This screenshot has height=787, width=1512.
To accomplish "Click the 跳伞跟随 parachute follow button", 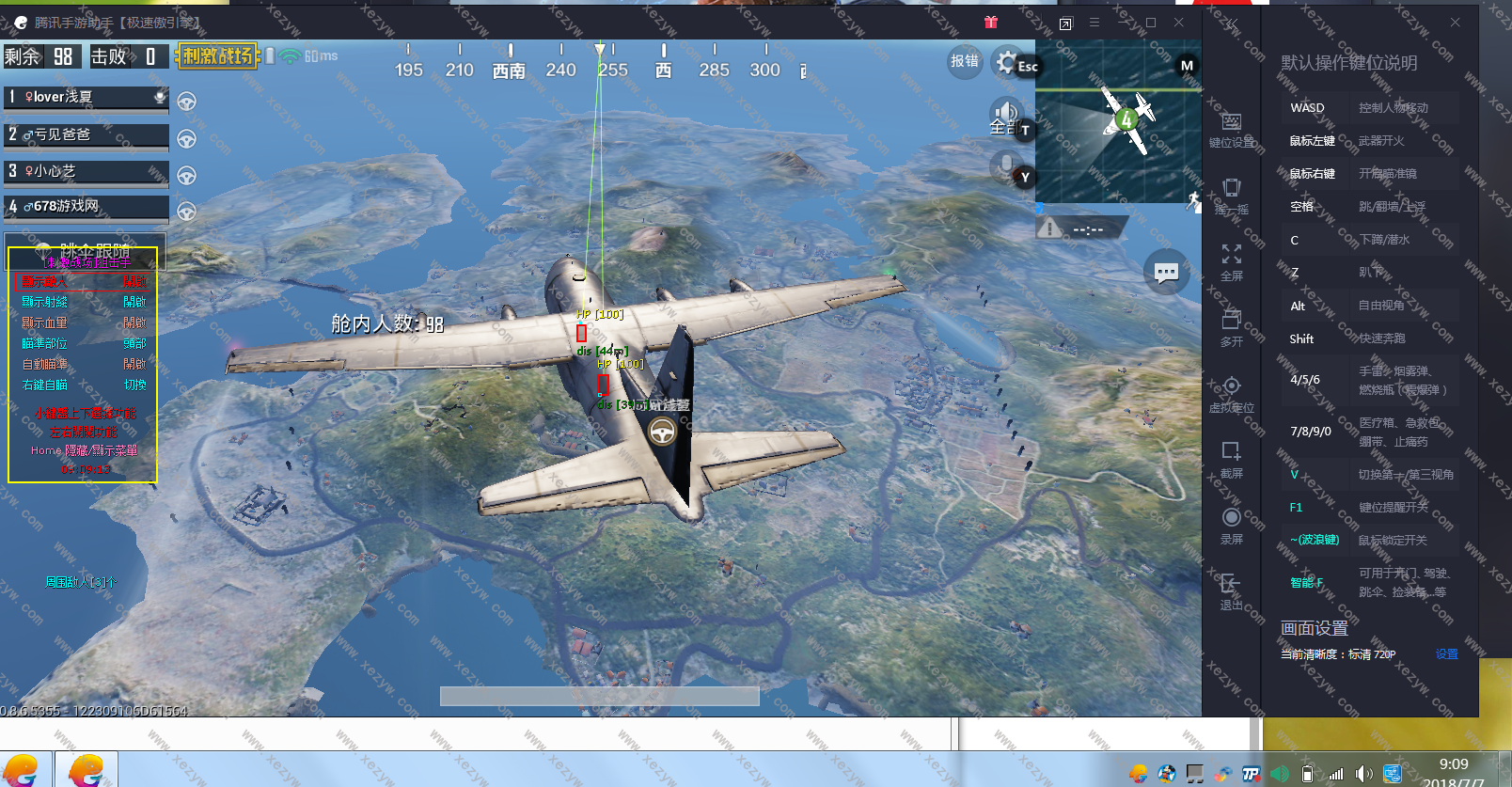I will [x=86, y=251].
